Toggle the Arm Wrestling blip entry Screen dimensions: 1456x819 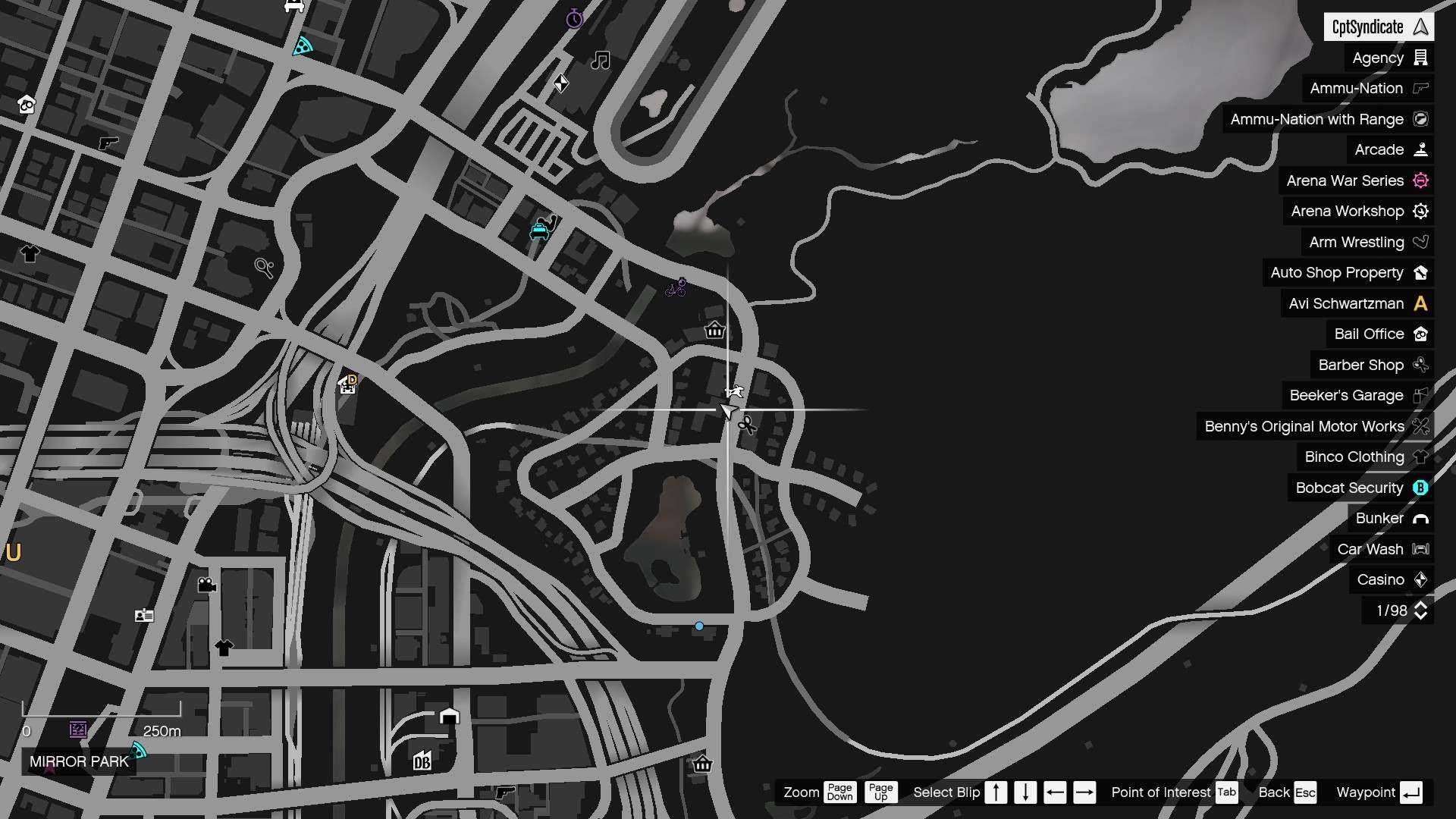[1422, 242]
